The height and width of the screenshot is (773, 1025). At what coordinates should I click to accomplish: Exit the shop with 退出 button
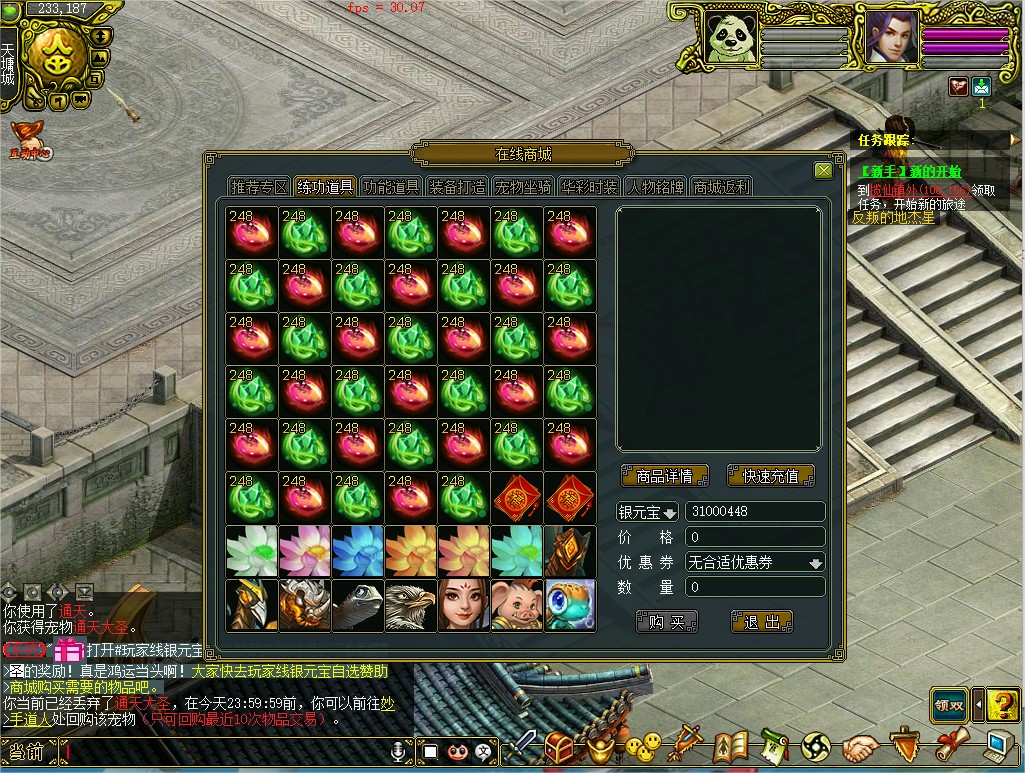pos(761,622)
